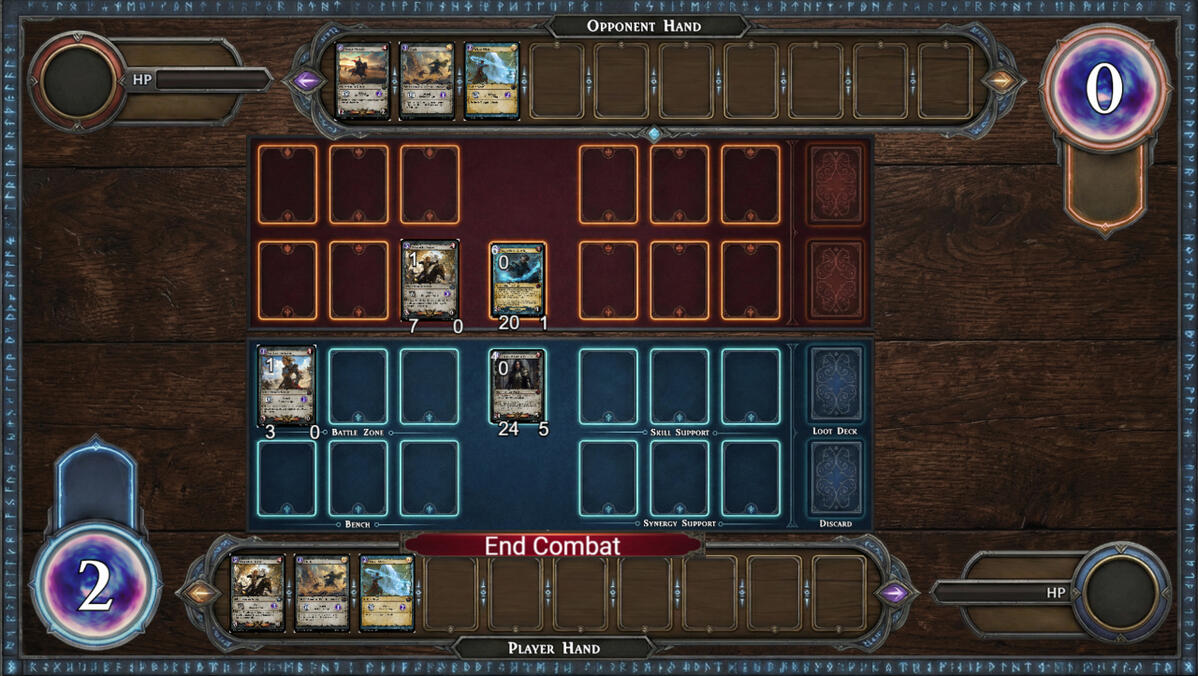The height and width of the screenshot is (676, 1198).
Task: Target opponent's unit card with 7 attack
Action: [430, 279]
